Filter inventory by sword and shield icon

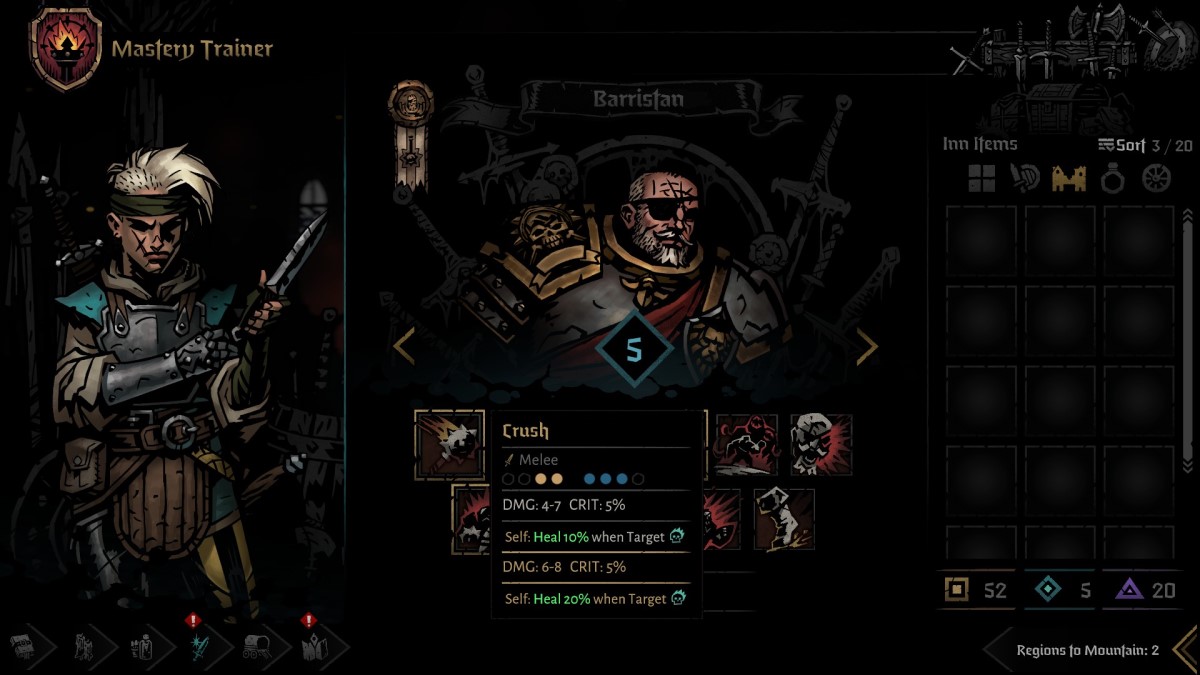pos(1024,179)
